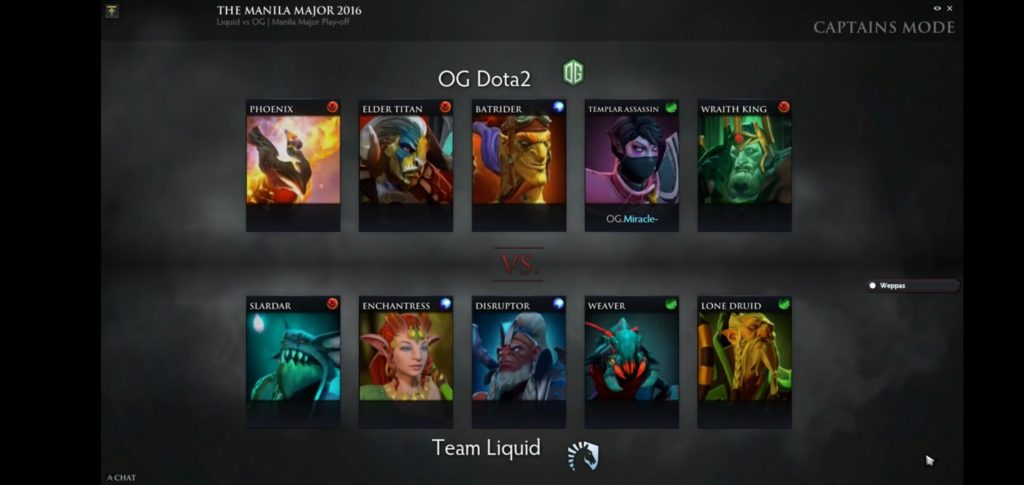Select the Weppas player entry
Image resolution: width=1024 pixels, height=485 pixels.
coord(912,285)
